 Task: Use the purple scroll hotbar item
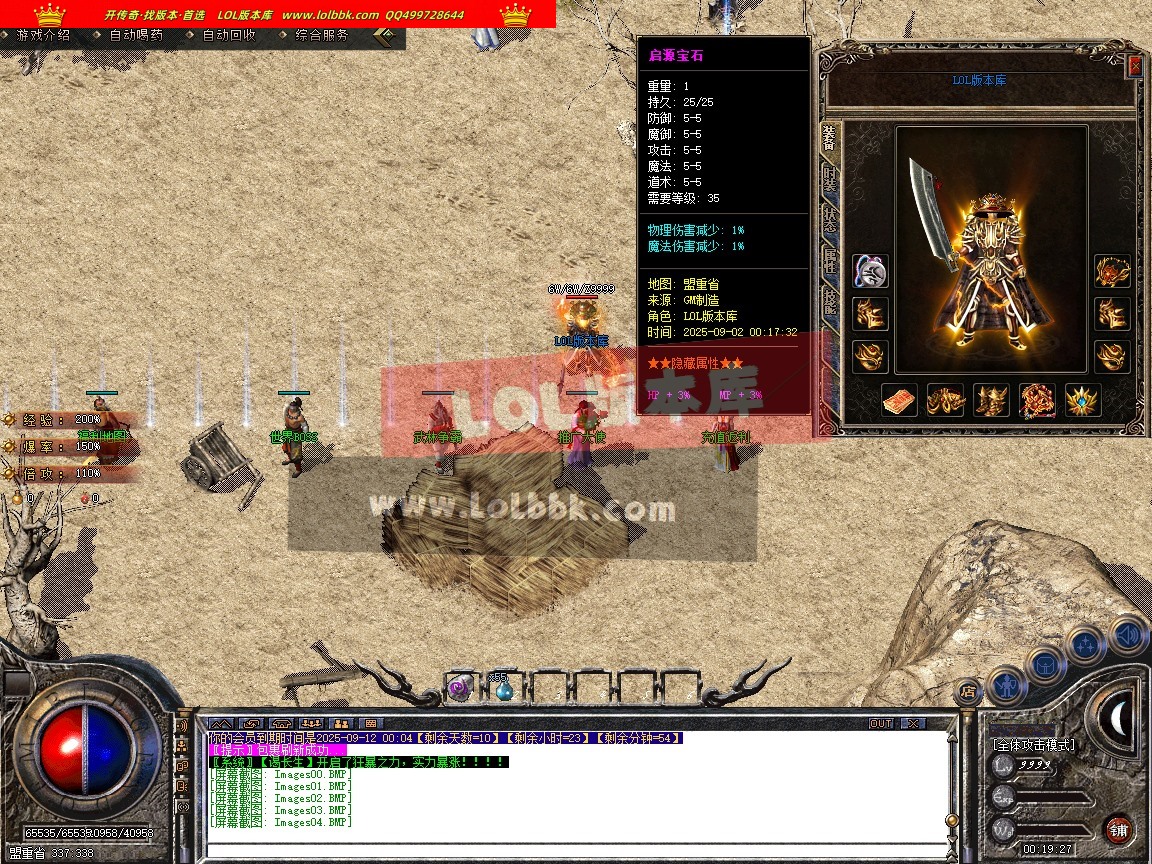pos(459,687)
